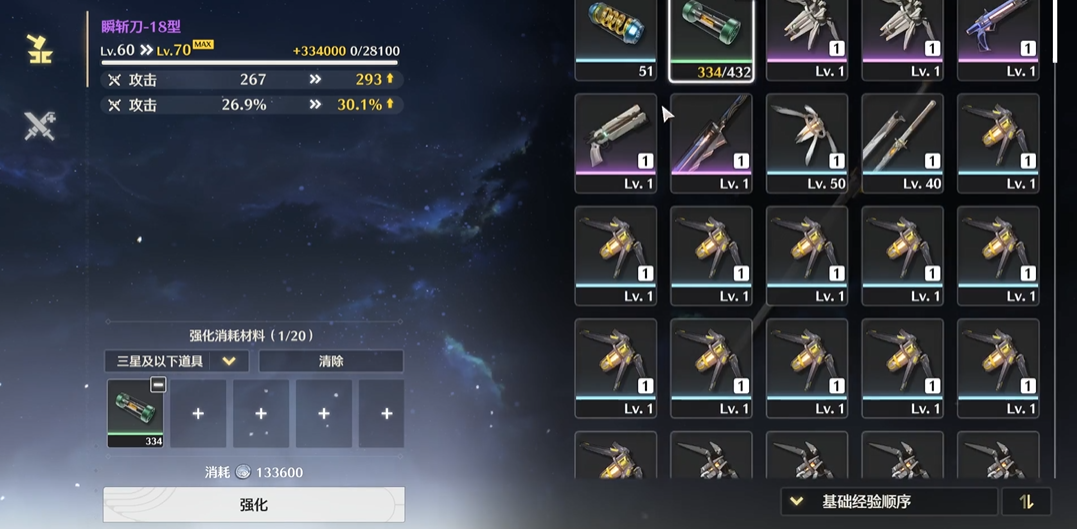Select the Lv. 50 weapon slot
Screen dimensions: 1077x529
(x=806, y=143)
